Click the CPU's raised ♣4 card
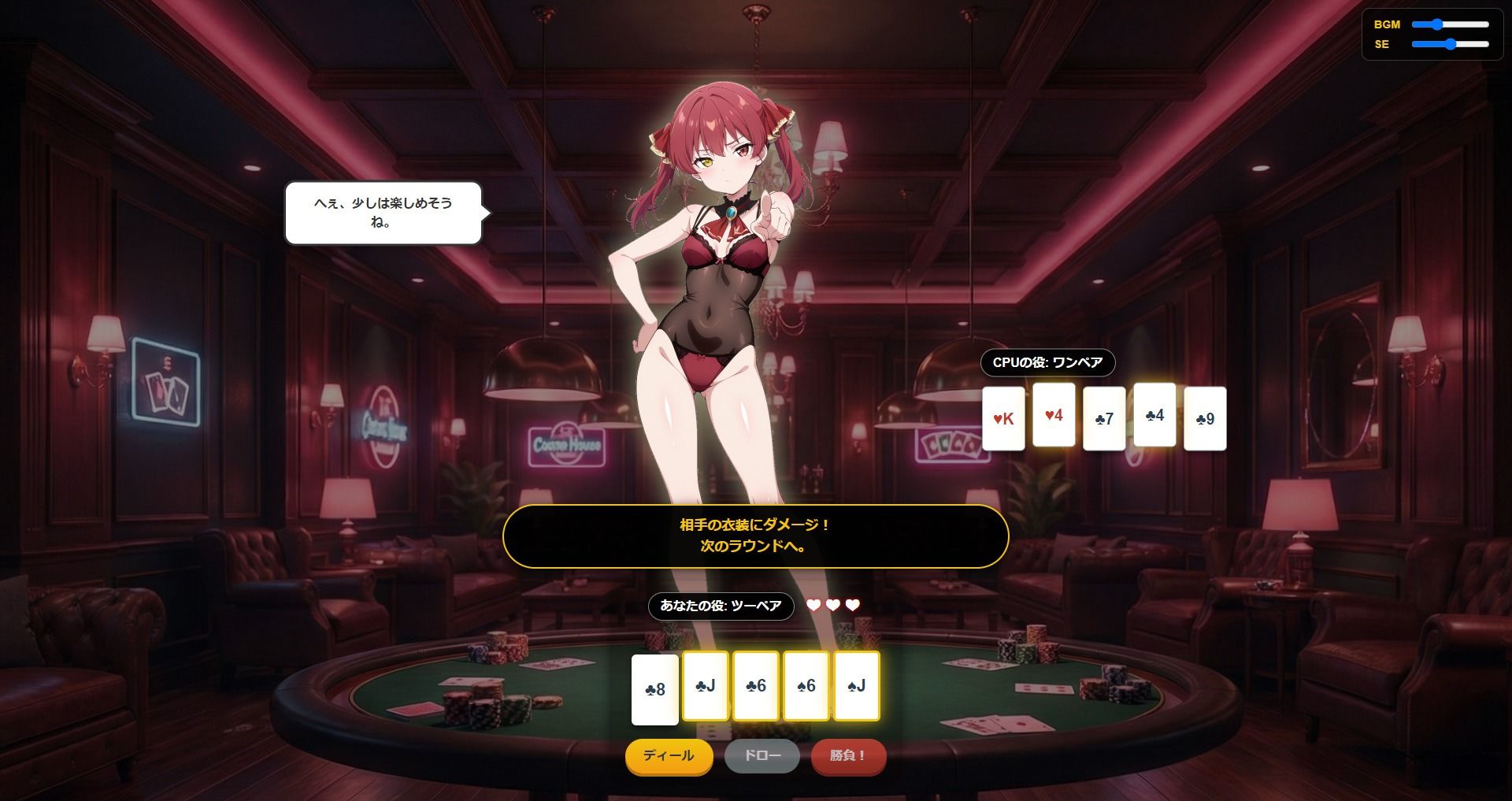1512x801 pixels. 1154,414
